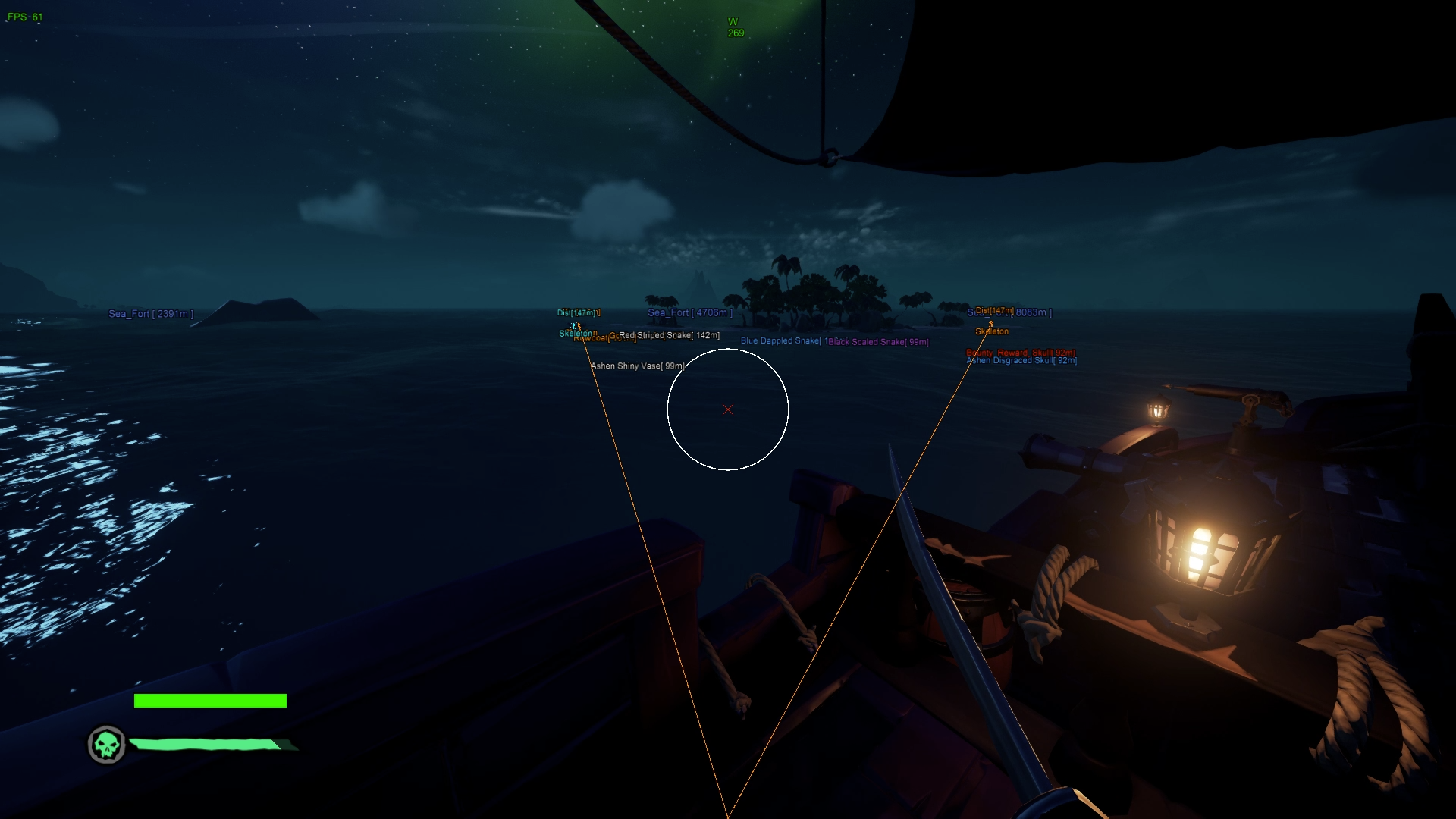Click the Ashen Shiny Vase marker

tap(637, 366)
